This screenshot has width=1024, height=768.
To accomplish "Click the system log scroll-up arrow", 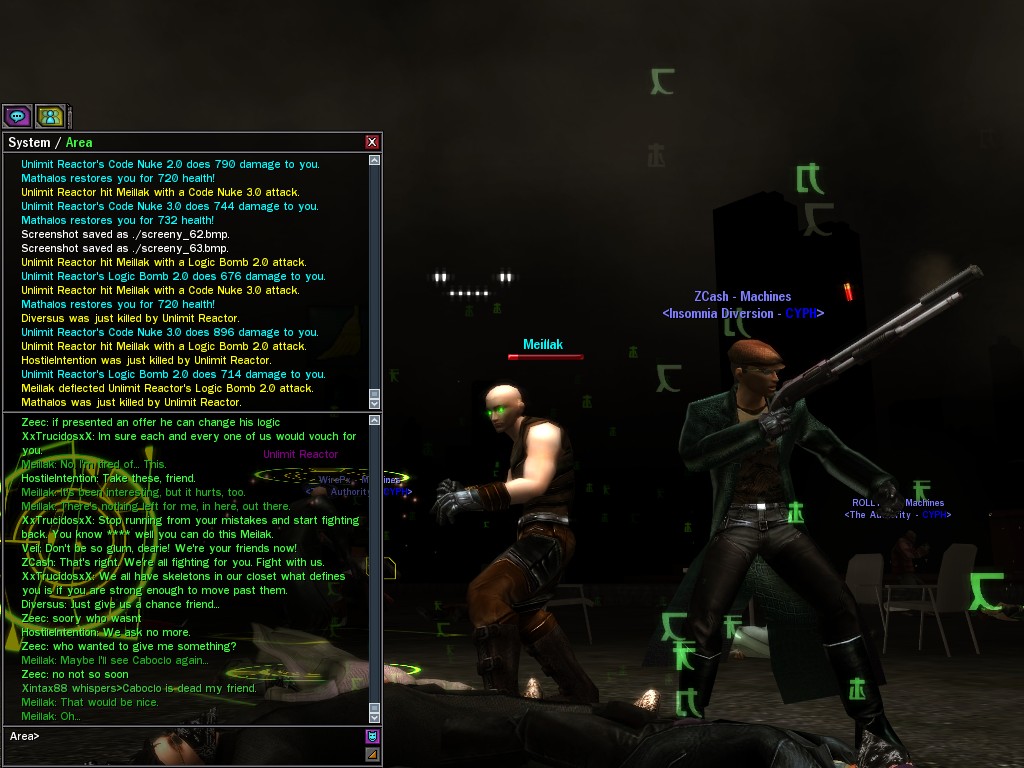I will 375,160.
